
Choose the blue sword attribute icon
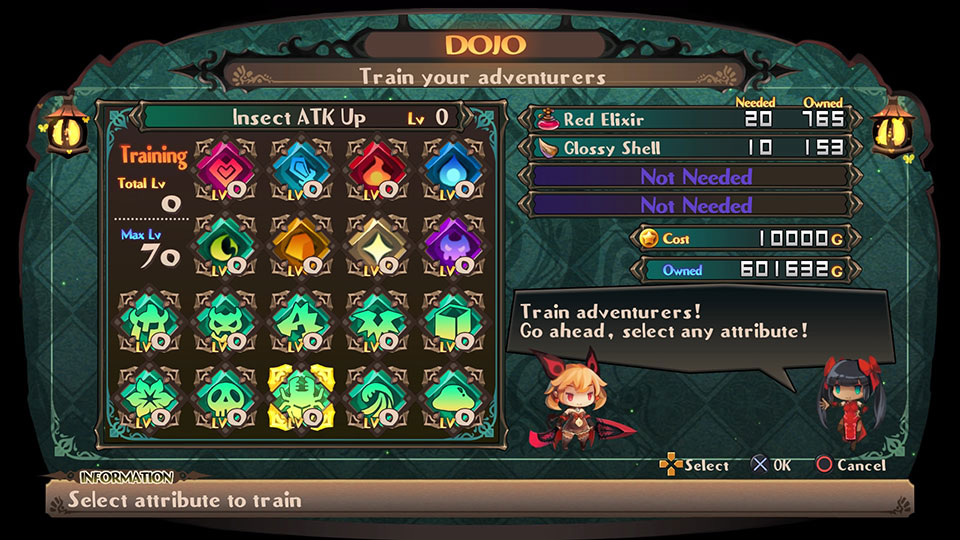coord(298,167)
